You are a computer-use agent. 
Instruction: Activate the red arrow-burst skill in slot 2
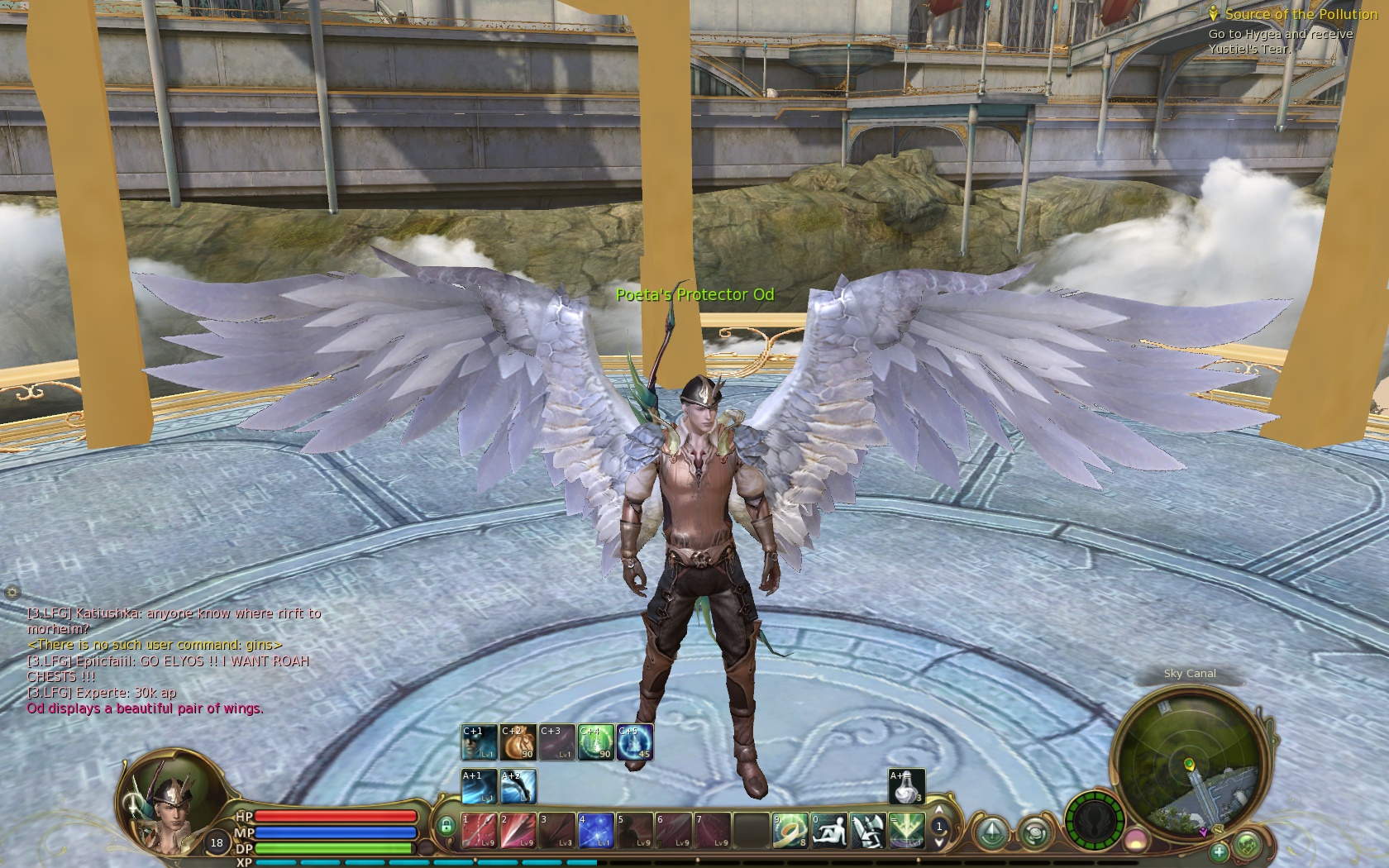click(x=518, y=831)
